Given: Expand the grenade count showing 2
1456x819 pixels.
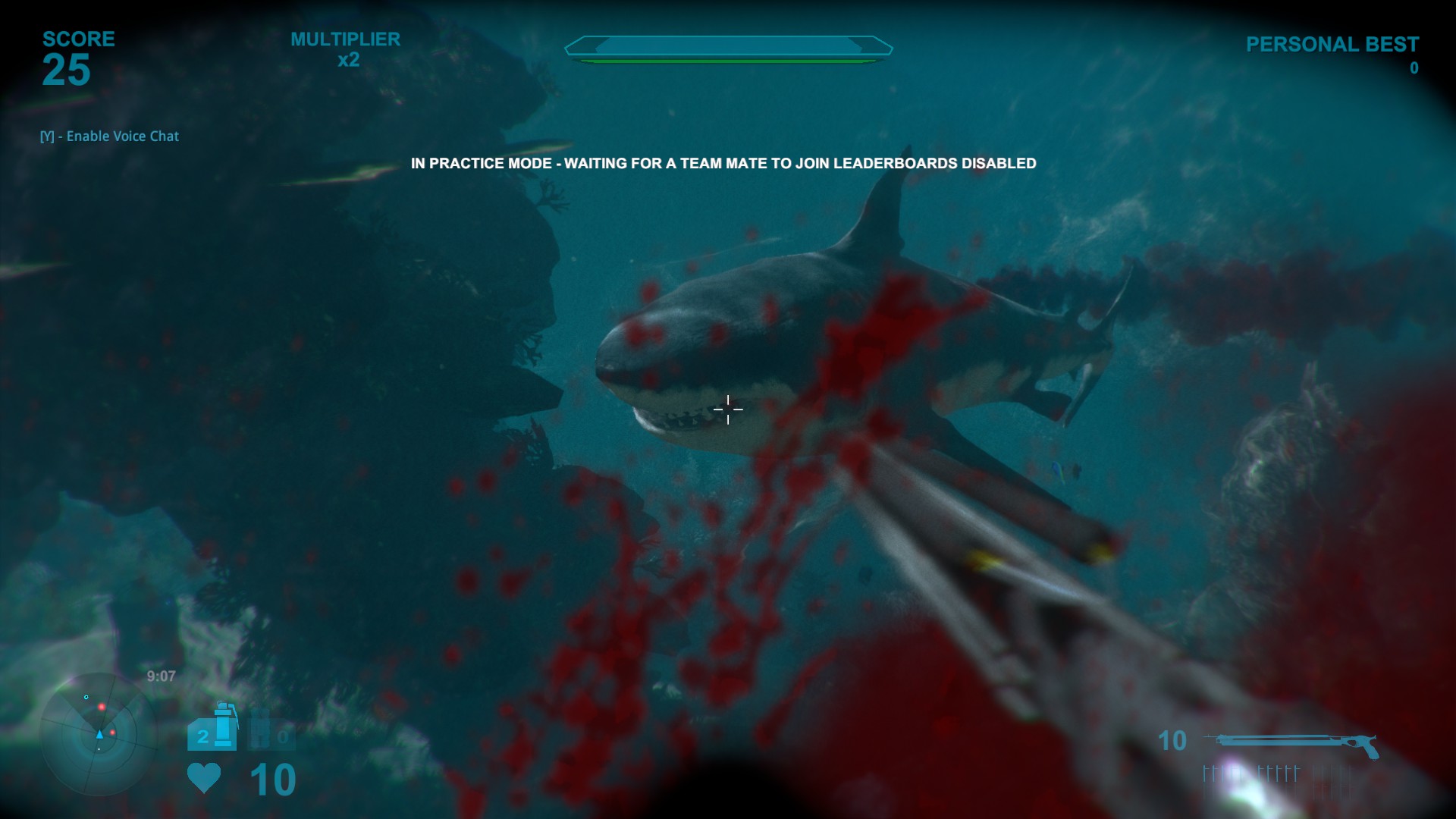Looking at the screenshot, I should pyautogui.click(x=202, y=737).
